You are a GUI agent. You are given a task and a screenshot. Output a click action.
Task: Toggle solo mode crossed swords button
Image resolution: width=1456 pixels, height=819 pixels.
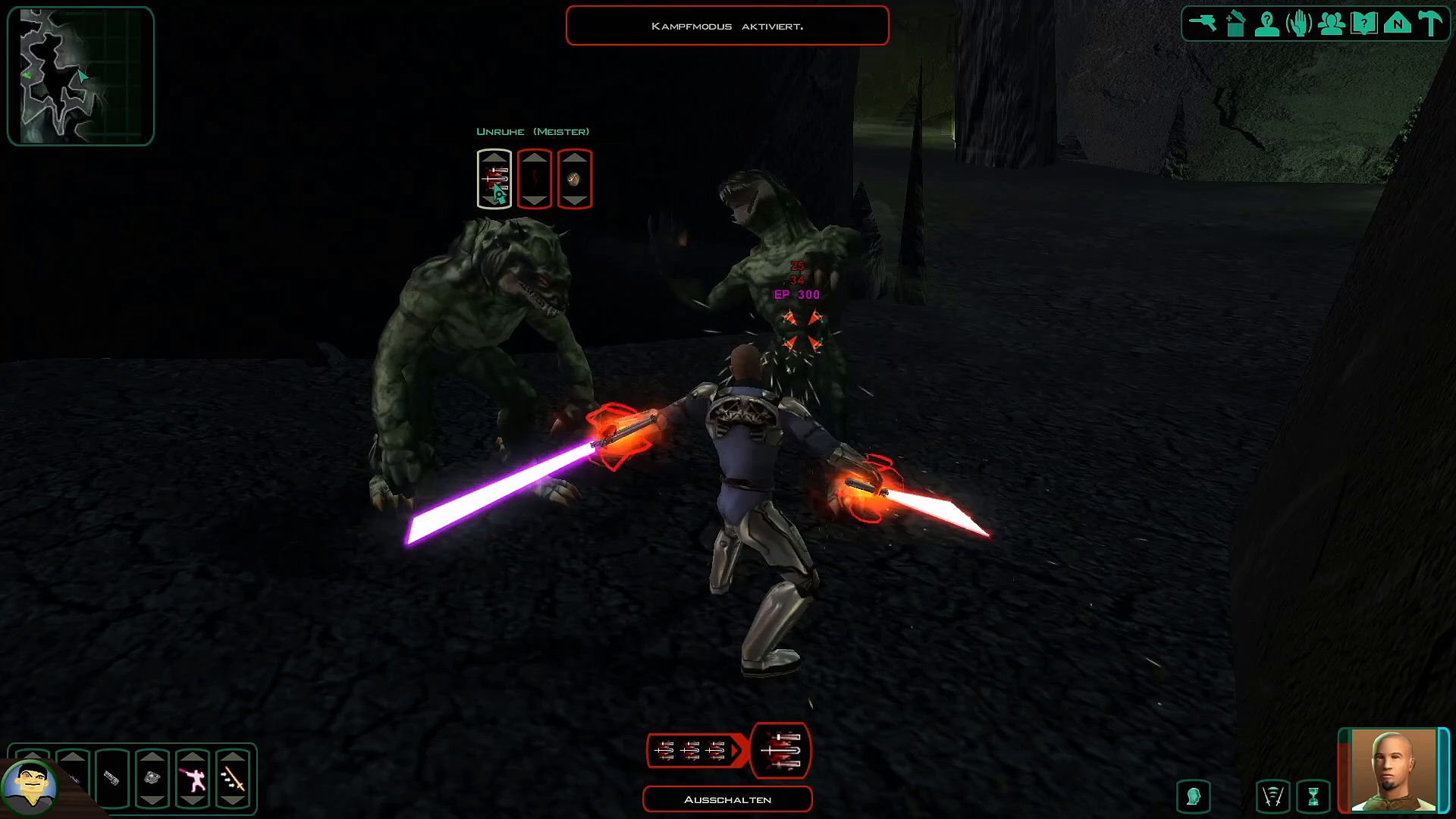1272,797
